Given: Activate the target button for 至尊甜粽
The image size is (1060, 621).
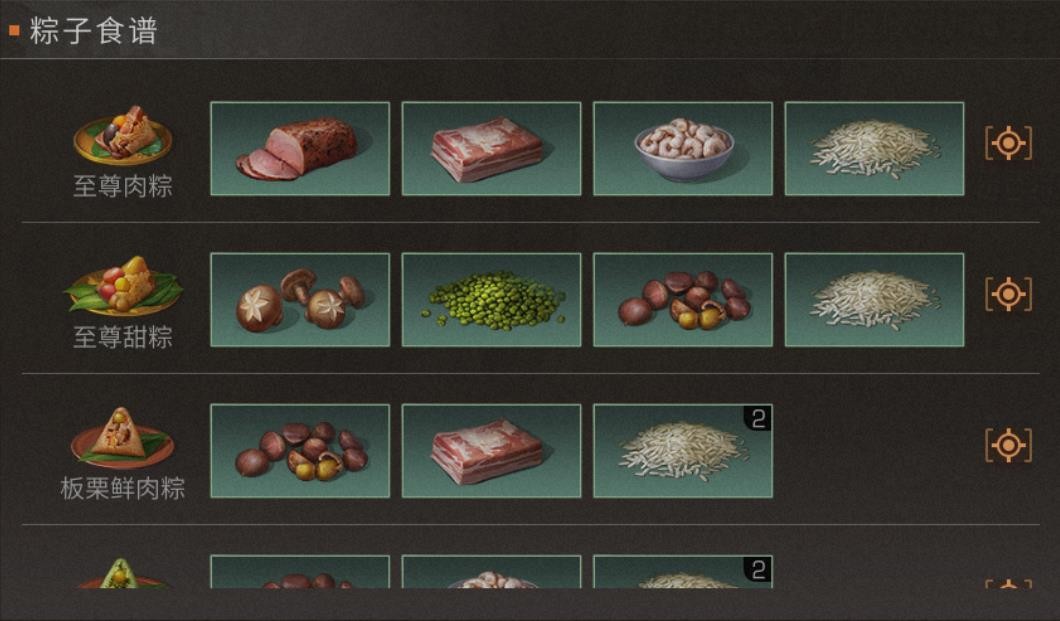Looking at the screenshot, I should (1008, 294).
